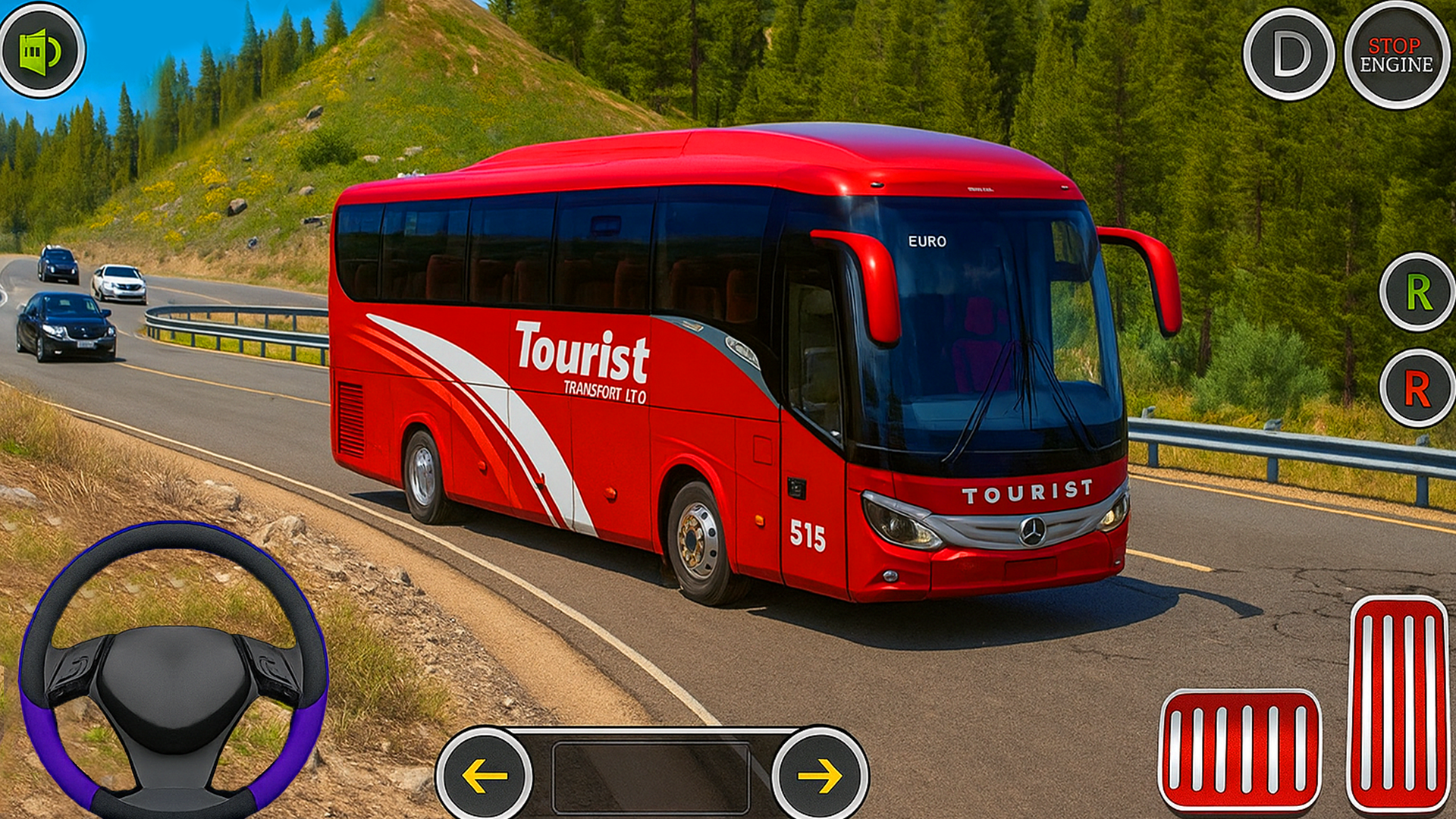Viewport: 1456px width, 819px height.
Task: Push the tall red accelerator pedal
Action: (x=1399, y=703)
